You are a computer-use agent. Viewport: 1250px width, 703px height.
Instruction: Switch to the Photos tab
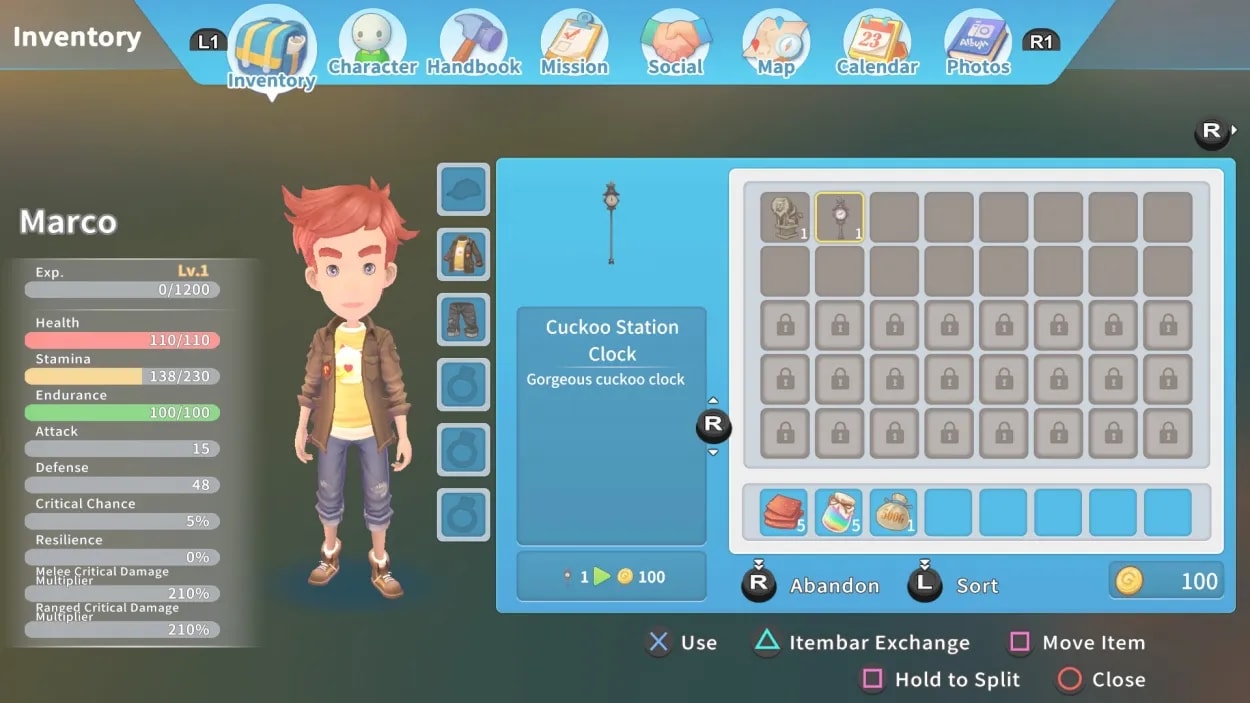point(977,45)
